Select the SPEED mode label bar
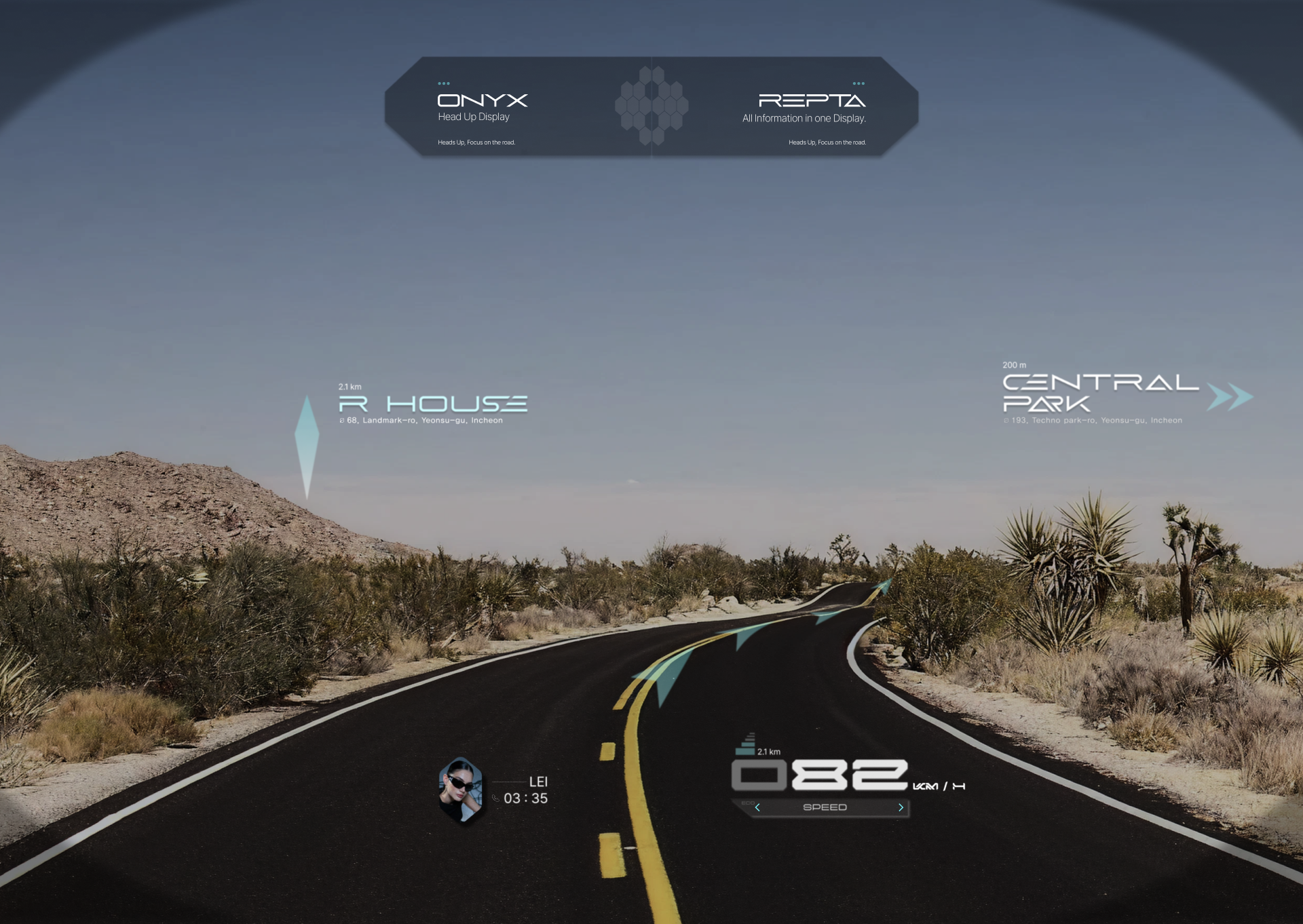This screenshot has height=924, width=1303. coord(825,807)
